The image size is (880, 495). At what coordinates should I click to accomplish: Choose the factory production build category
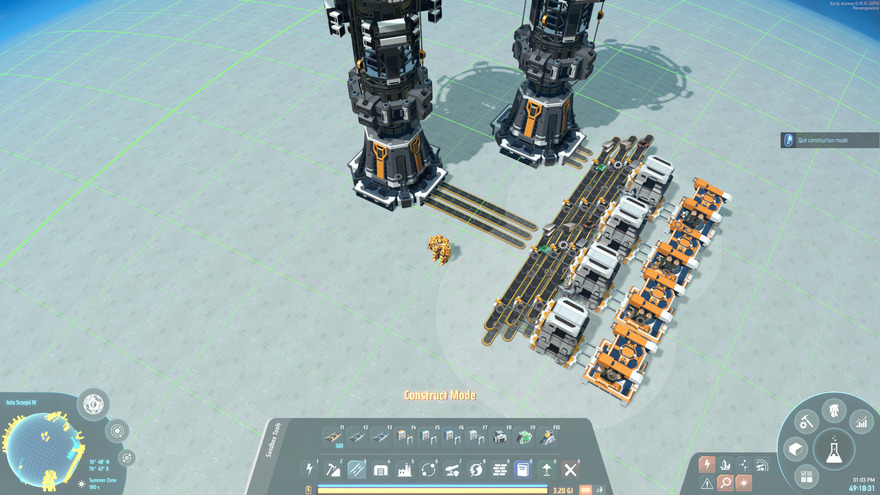point(405,469)
